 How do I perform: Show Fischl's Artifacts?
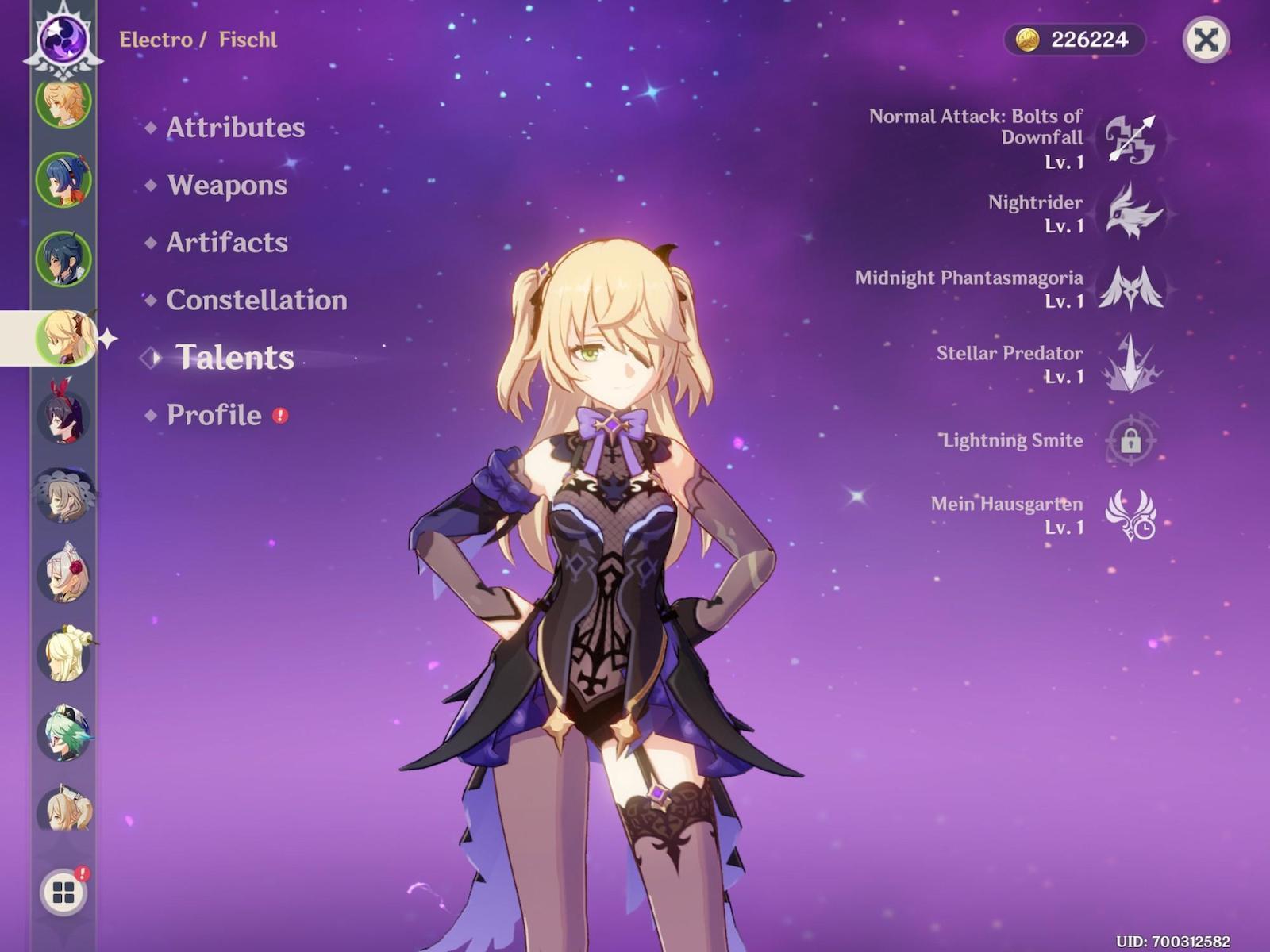(226, 243)
